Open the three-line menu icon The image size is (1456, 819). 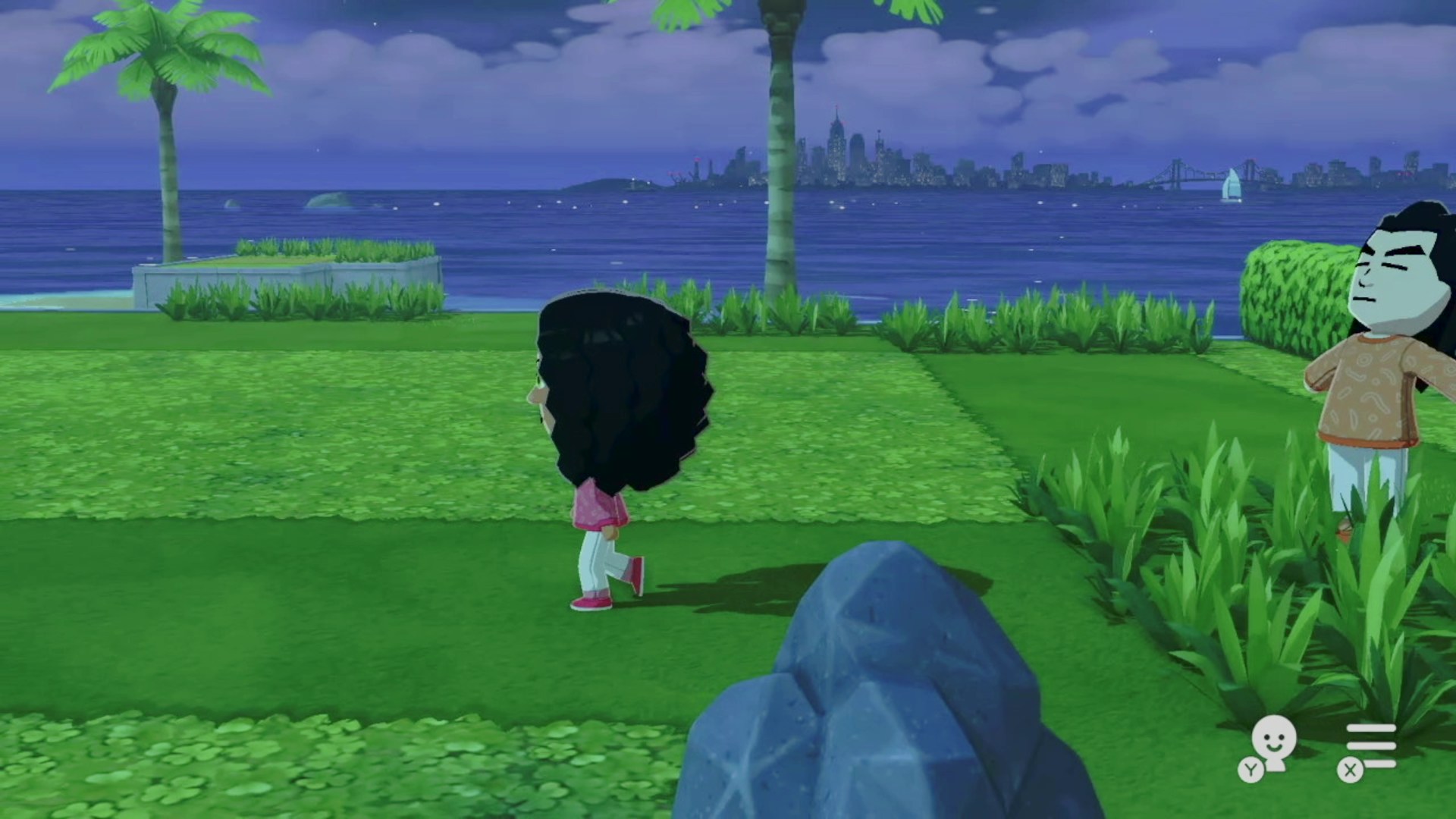(1370, 745)
